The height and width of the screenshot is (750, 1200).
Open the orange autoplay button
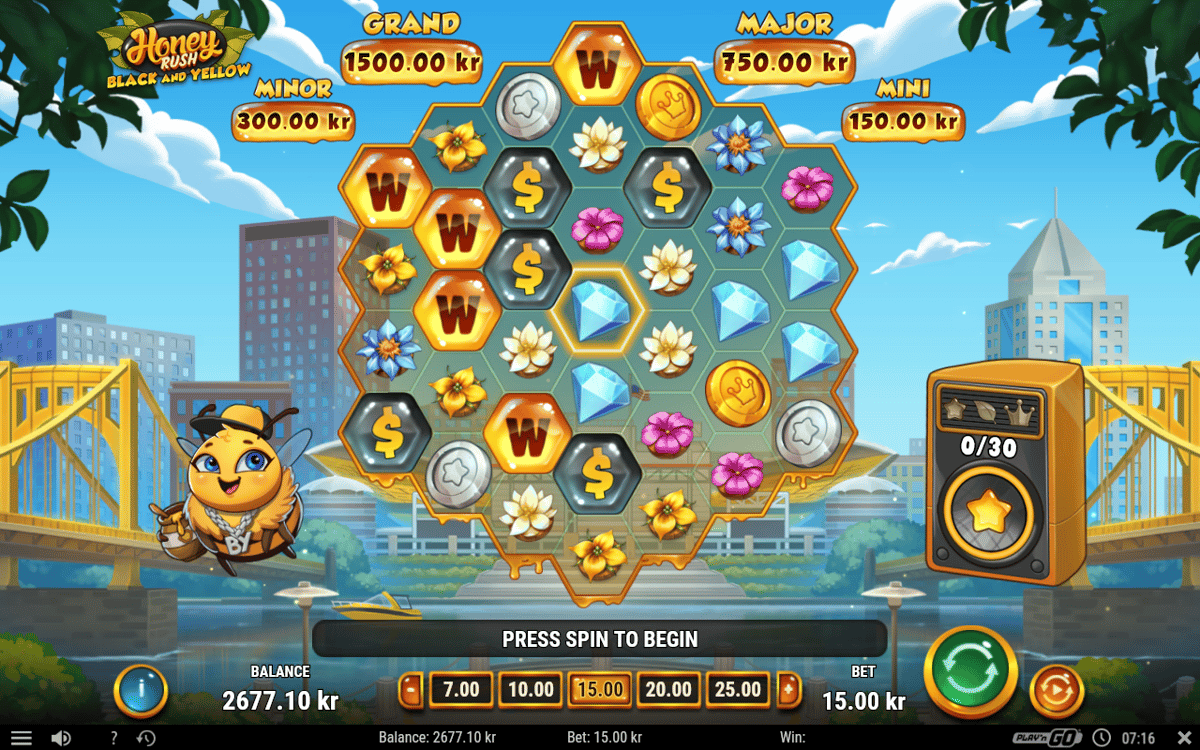[1056, 689]
